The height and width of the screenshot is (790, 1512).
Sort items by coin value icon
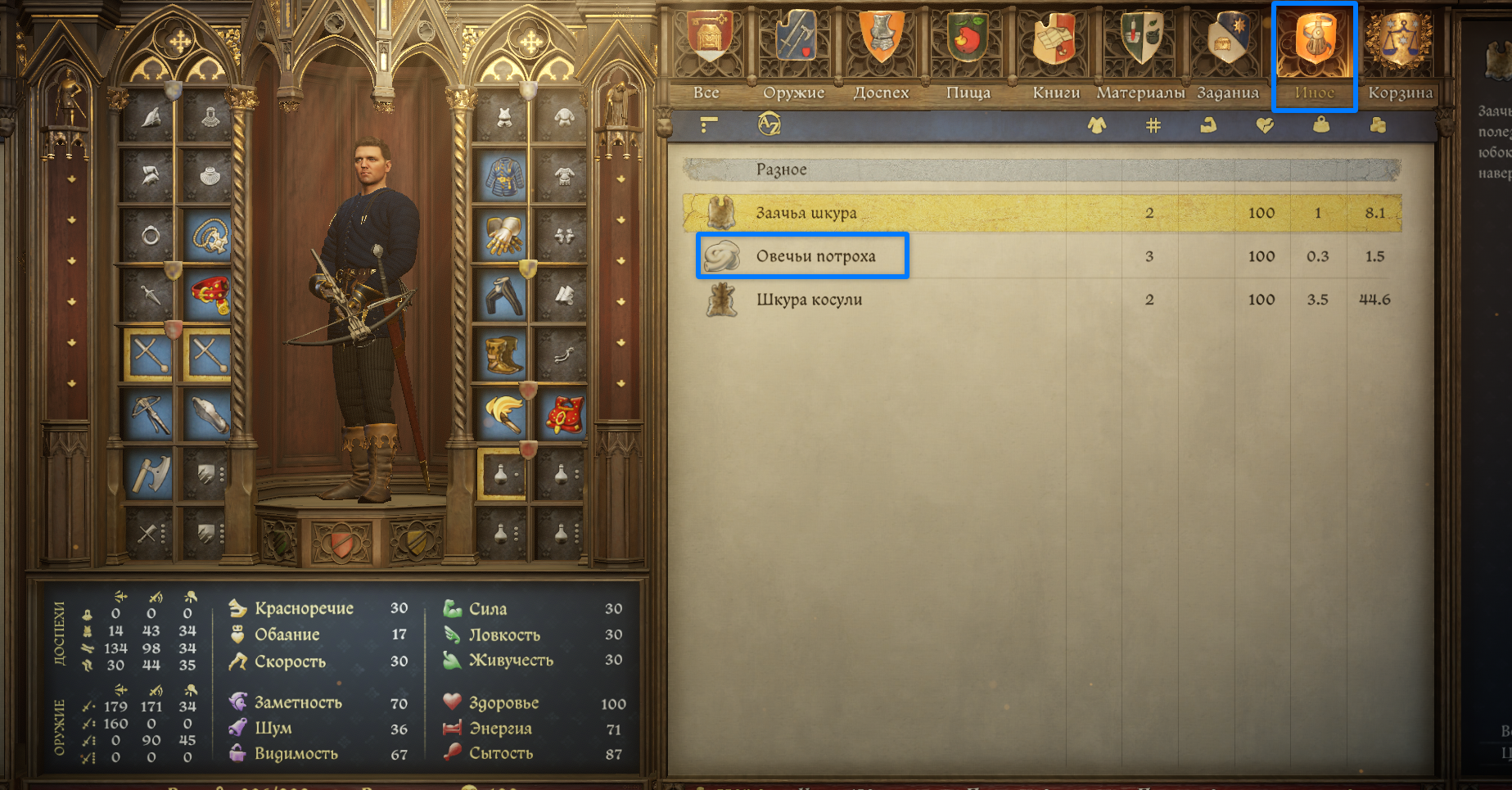[x=1378, y=125]
